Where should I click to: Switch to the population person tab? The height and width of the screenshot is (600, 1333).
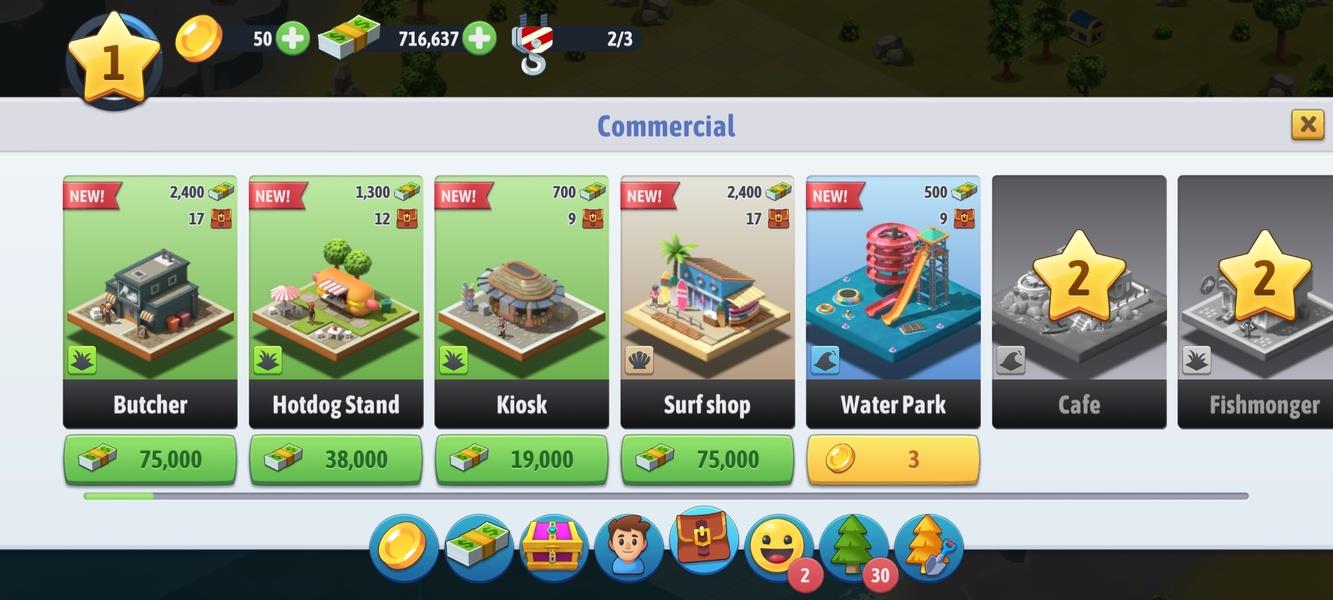point(628,548)
